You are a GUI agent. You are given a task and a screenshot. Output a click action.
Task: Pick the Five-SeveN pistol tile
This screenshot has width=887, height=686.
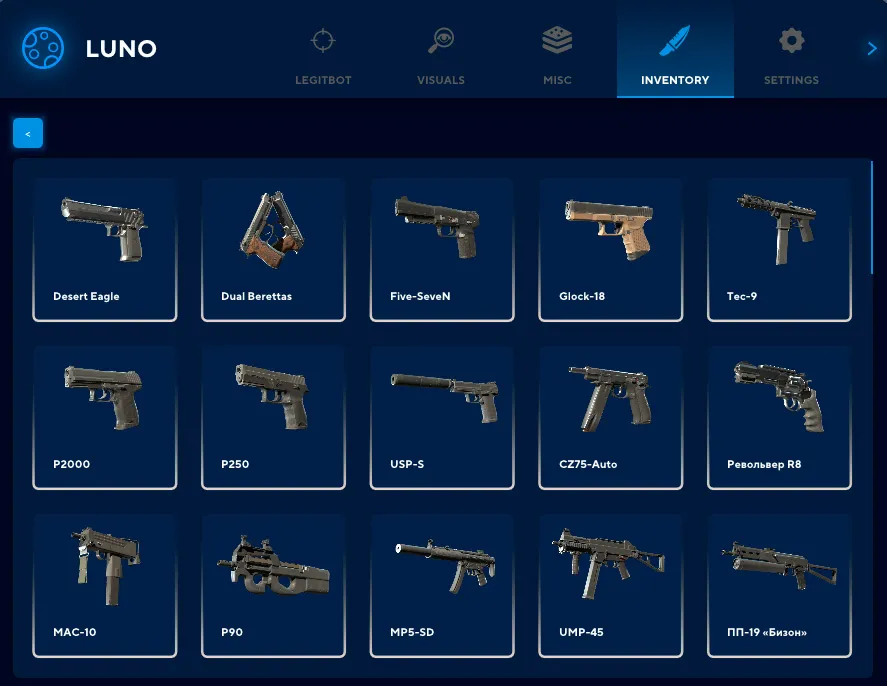click(442, 250)
